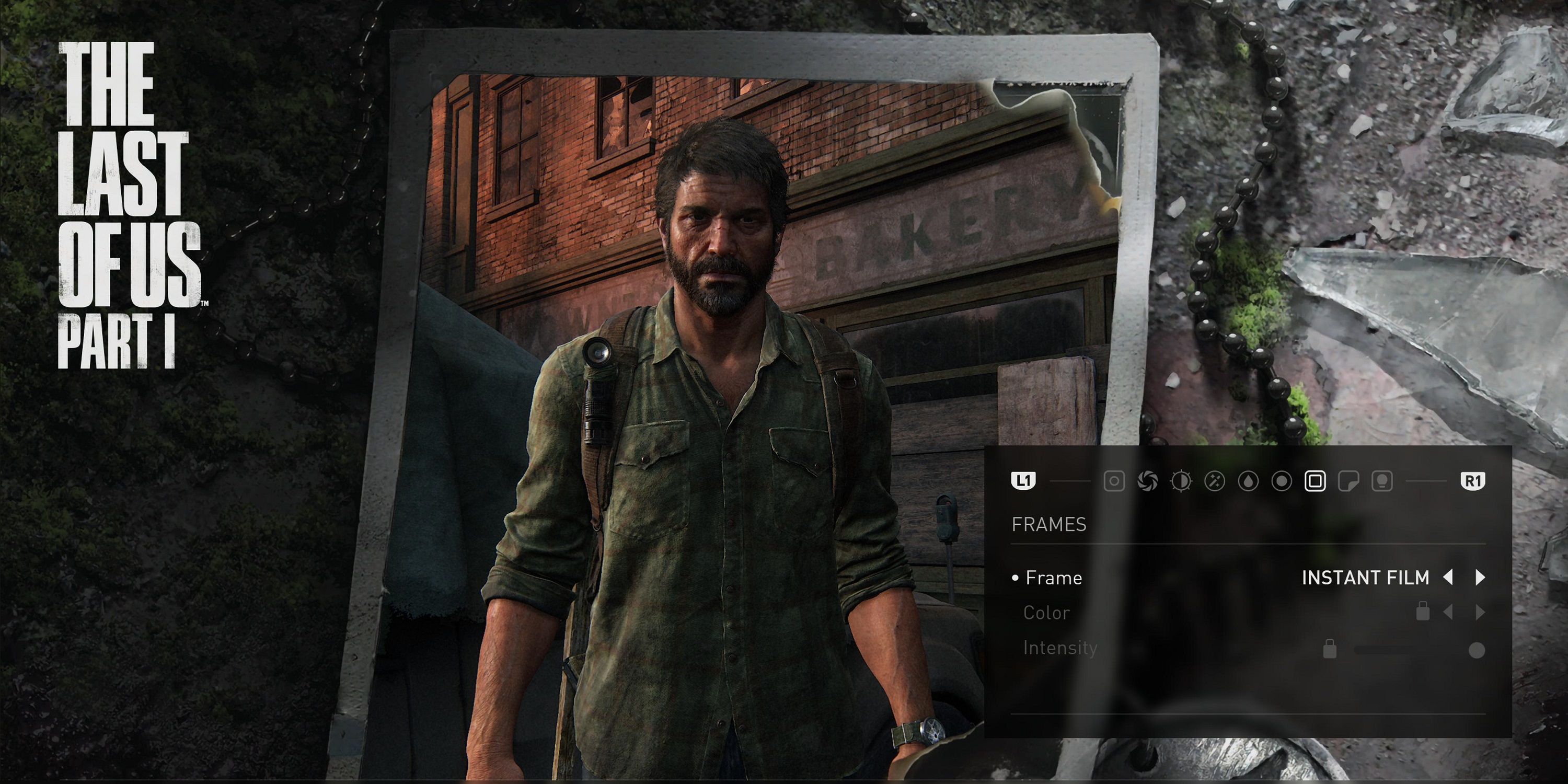Open the Camera settings tab
Screen dimensions: 1568x784
[1115, 481]
